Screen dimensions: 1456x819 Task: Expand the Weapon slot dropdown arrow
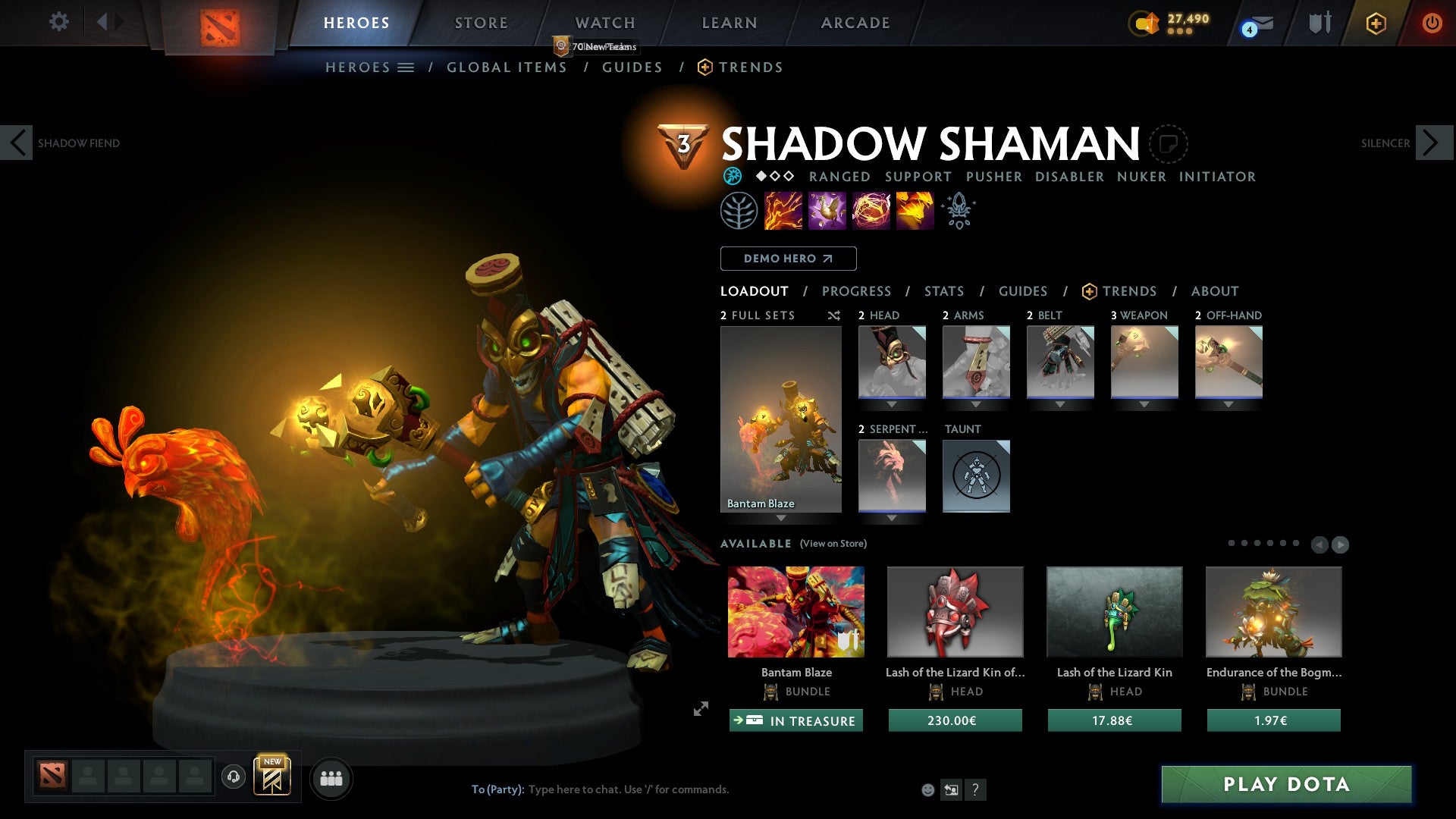tap(1144, 404)
